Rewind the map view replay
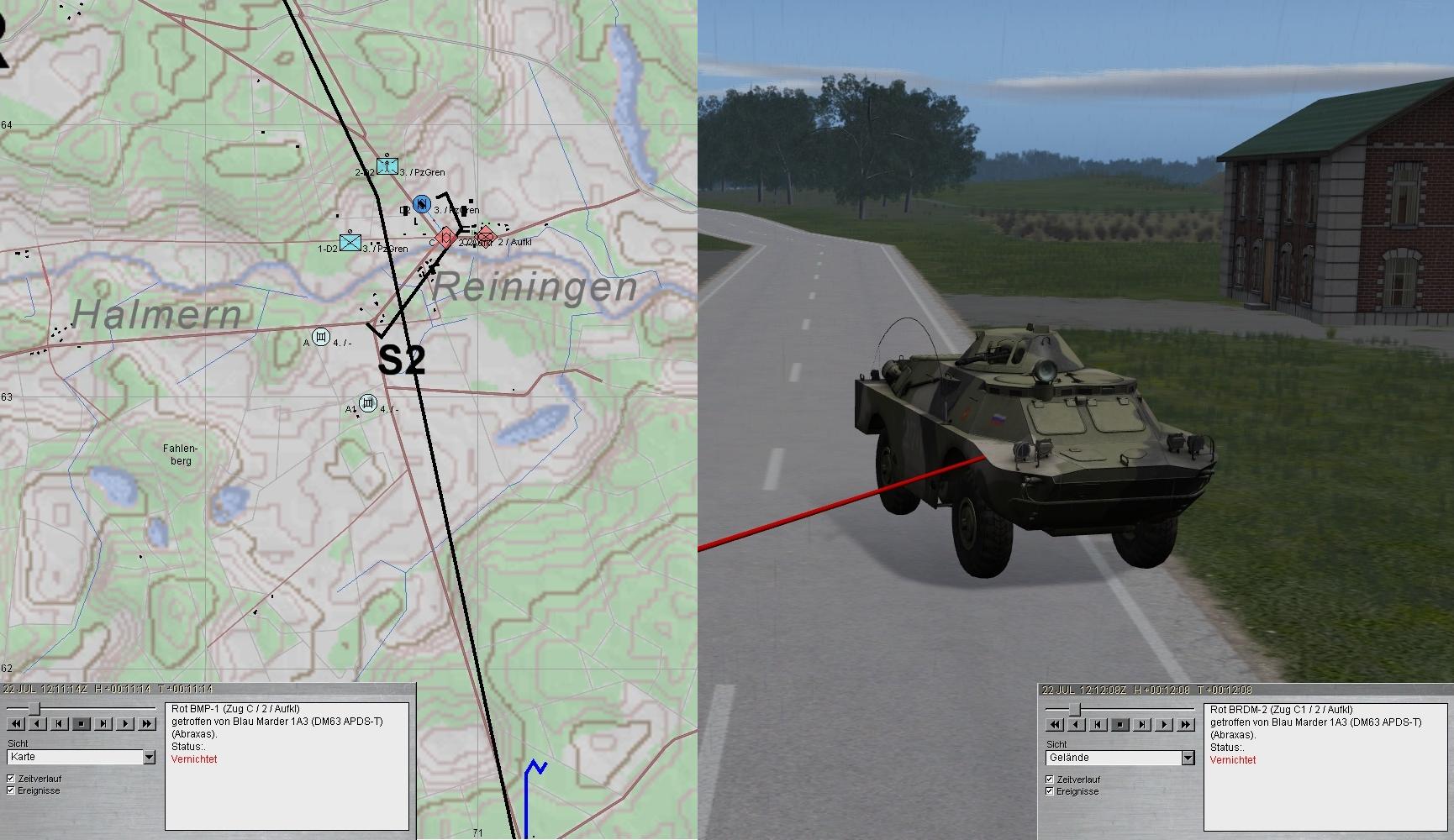The height and width of the screenshot is (840, 1454). coord(16,723)
